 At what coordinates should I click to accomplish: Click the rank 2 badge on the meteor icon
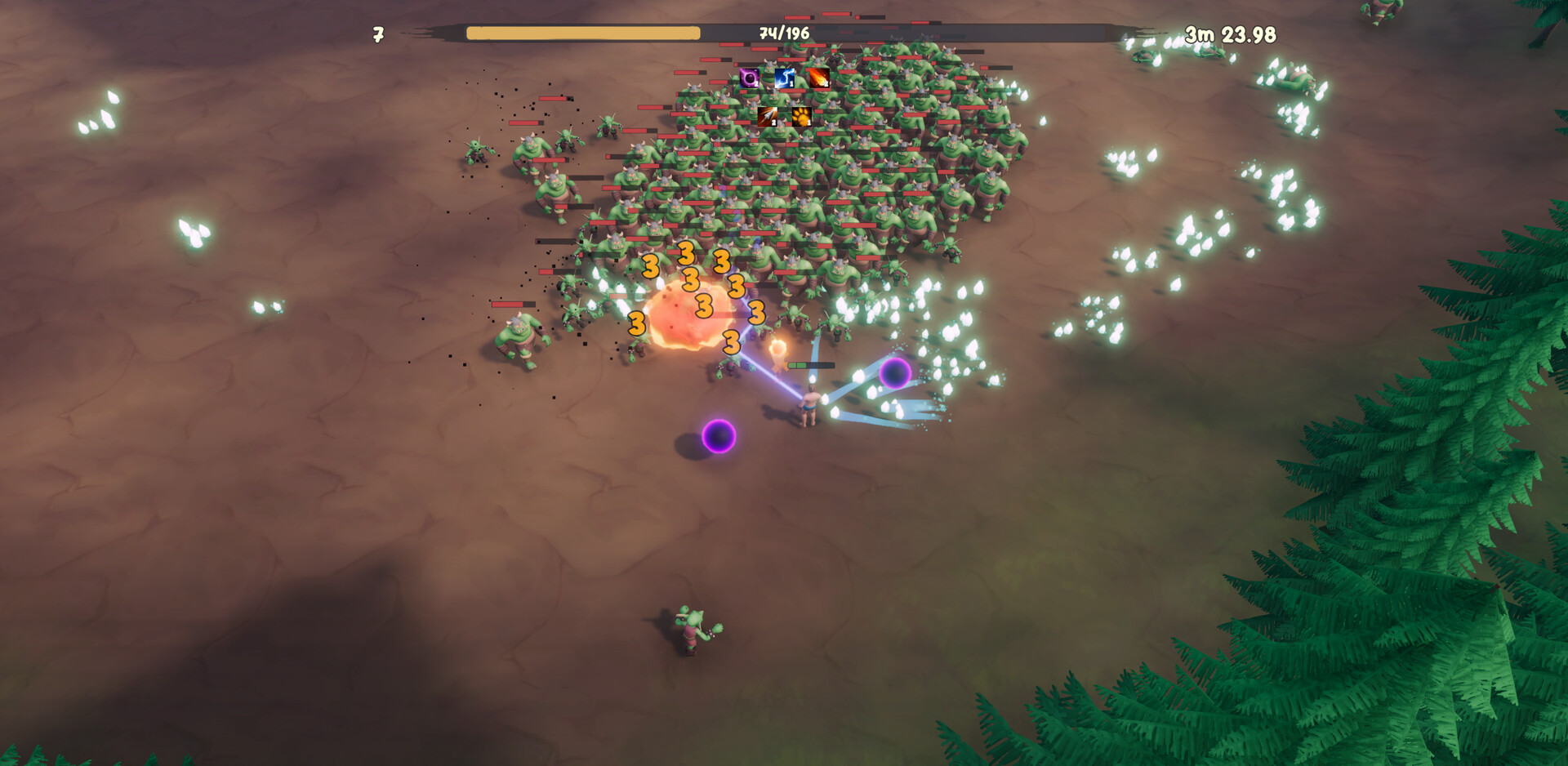827,84
